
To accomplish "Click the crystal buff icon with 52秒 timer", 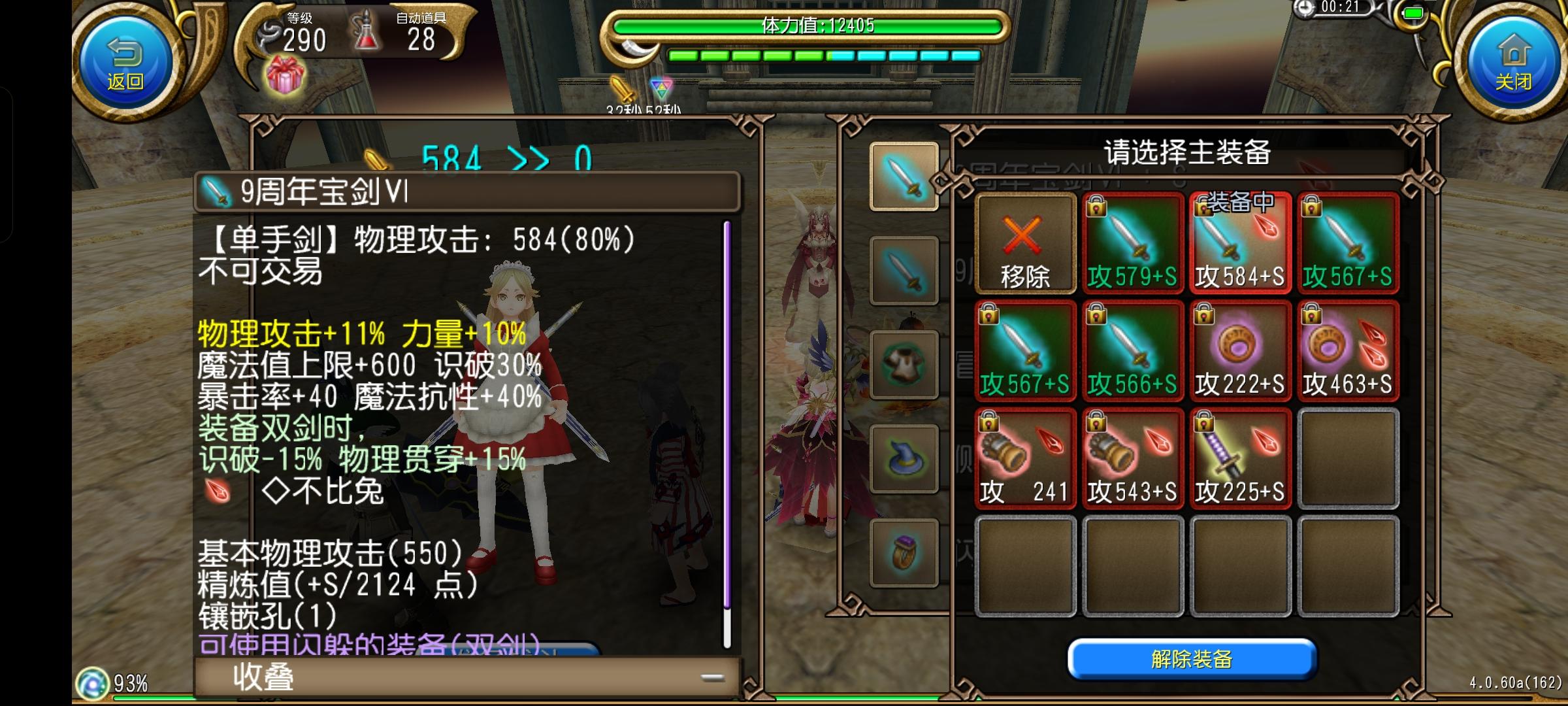I will coord(660,87).
